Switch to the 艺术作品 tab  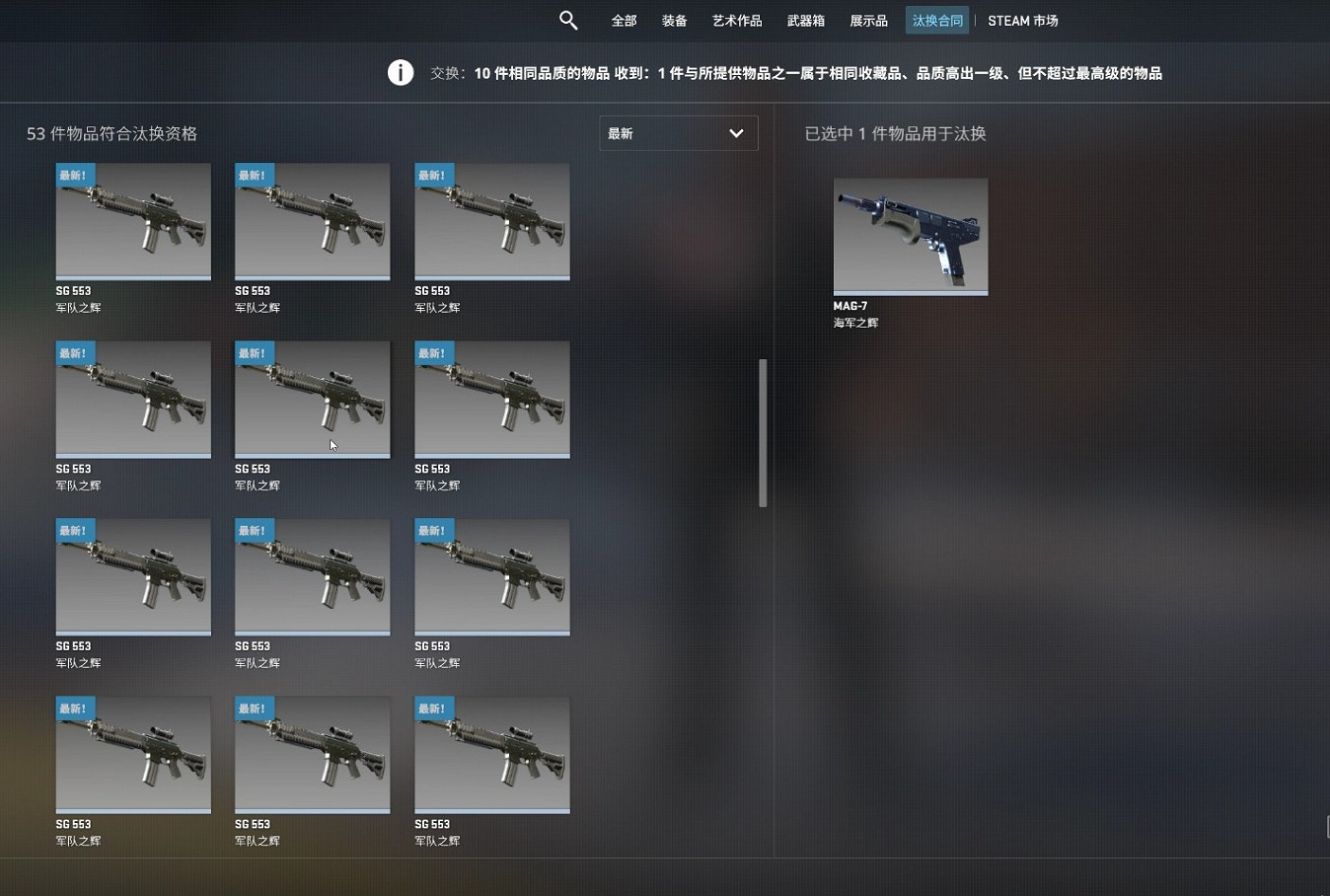[x=736, y=20]
